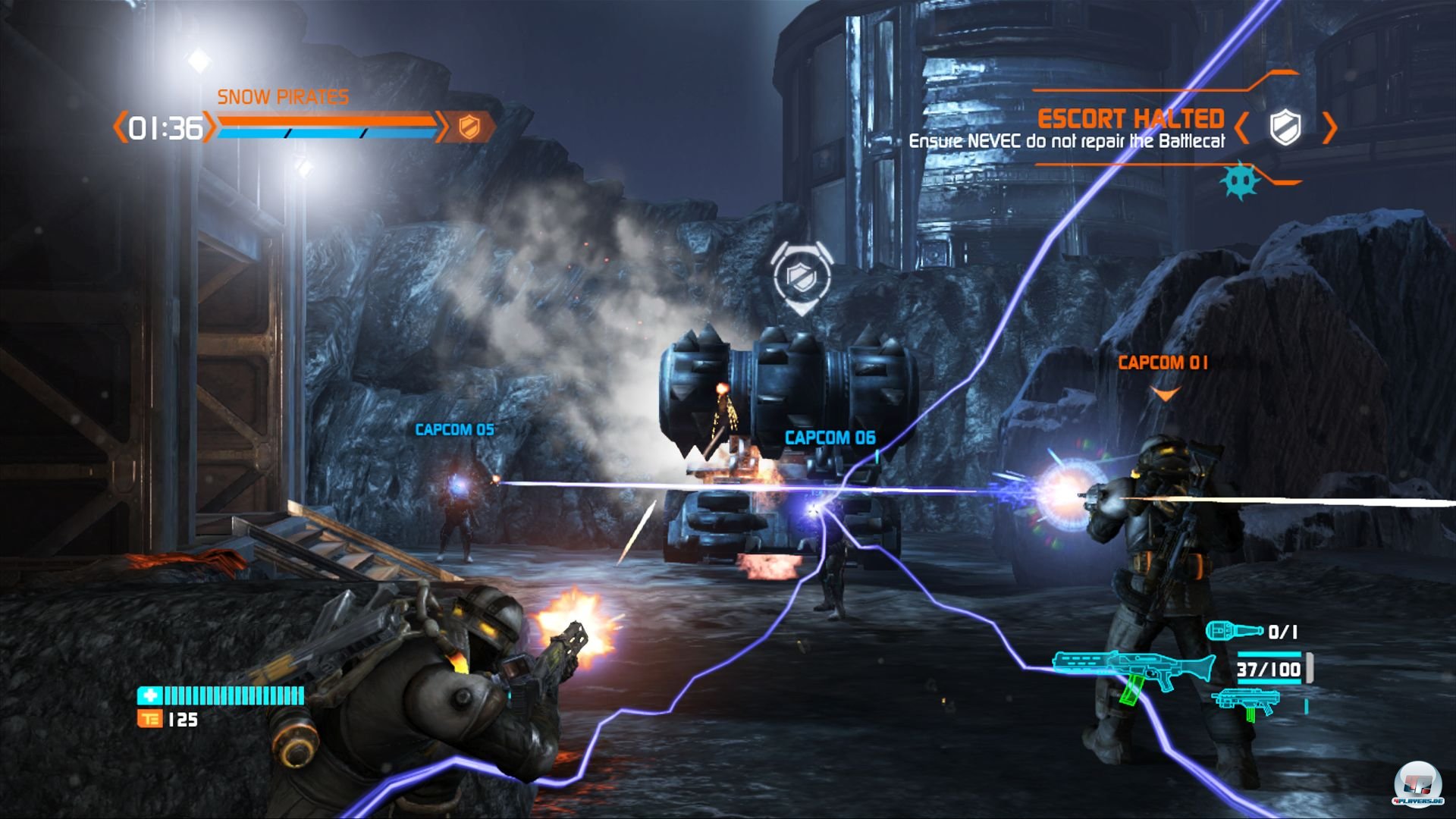Select the CAPCOM 05 player name tag
The width and height of the screenshot is (1456, 819).
454,430
